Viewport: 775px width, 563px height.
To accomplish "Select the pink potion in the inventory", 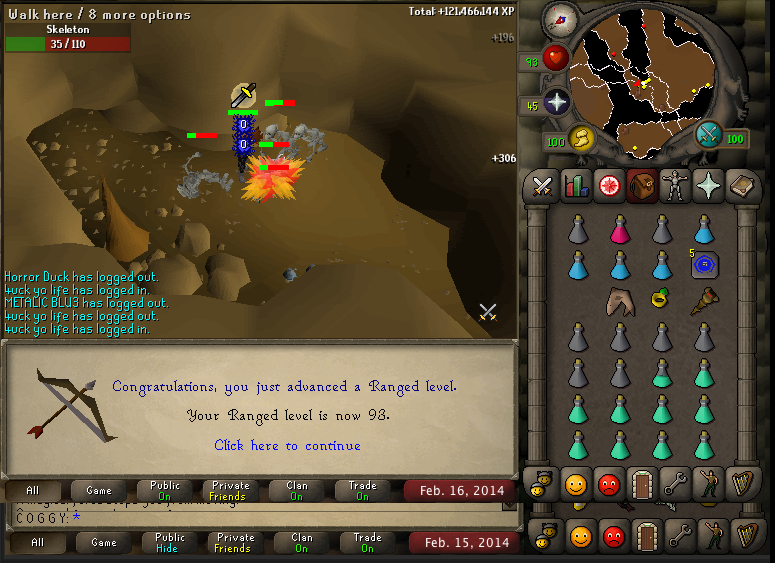I will pyautogui.click(x=620, y=231).
